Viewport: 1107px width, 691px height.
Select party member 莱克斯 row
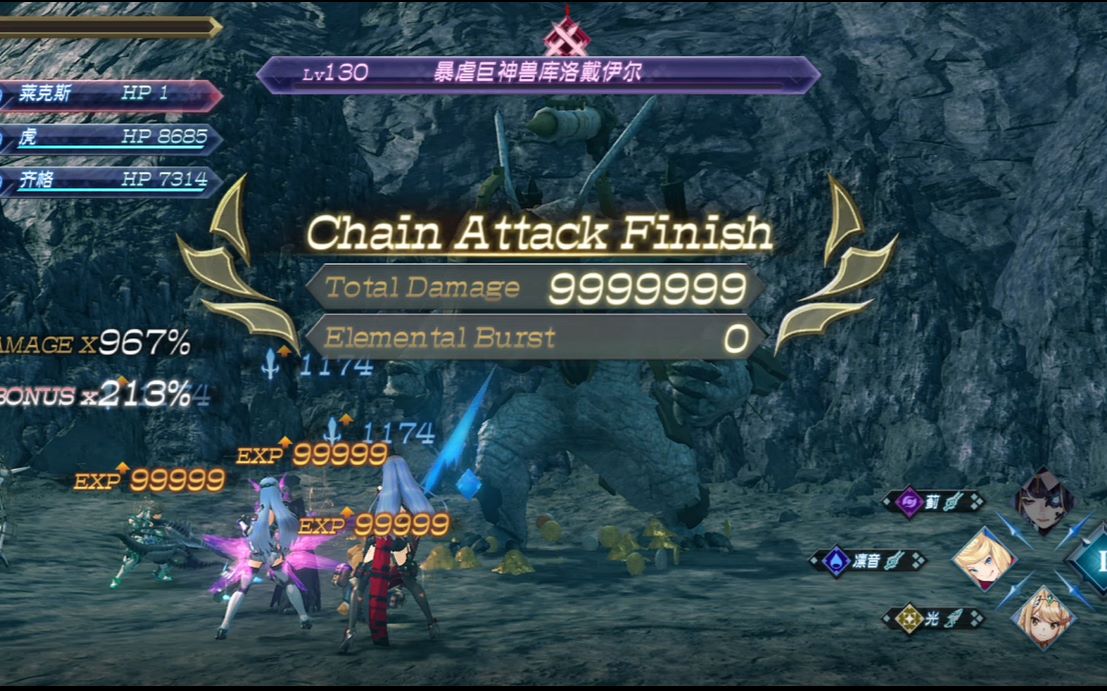pyautogui.click(x=108, y=95)
